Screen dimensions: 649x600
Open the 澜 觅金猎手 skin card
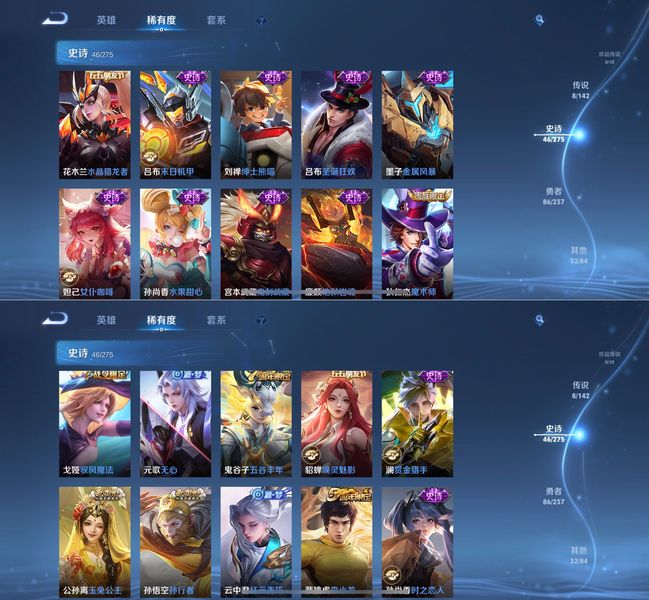[x=417, y=423]
